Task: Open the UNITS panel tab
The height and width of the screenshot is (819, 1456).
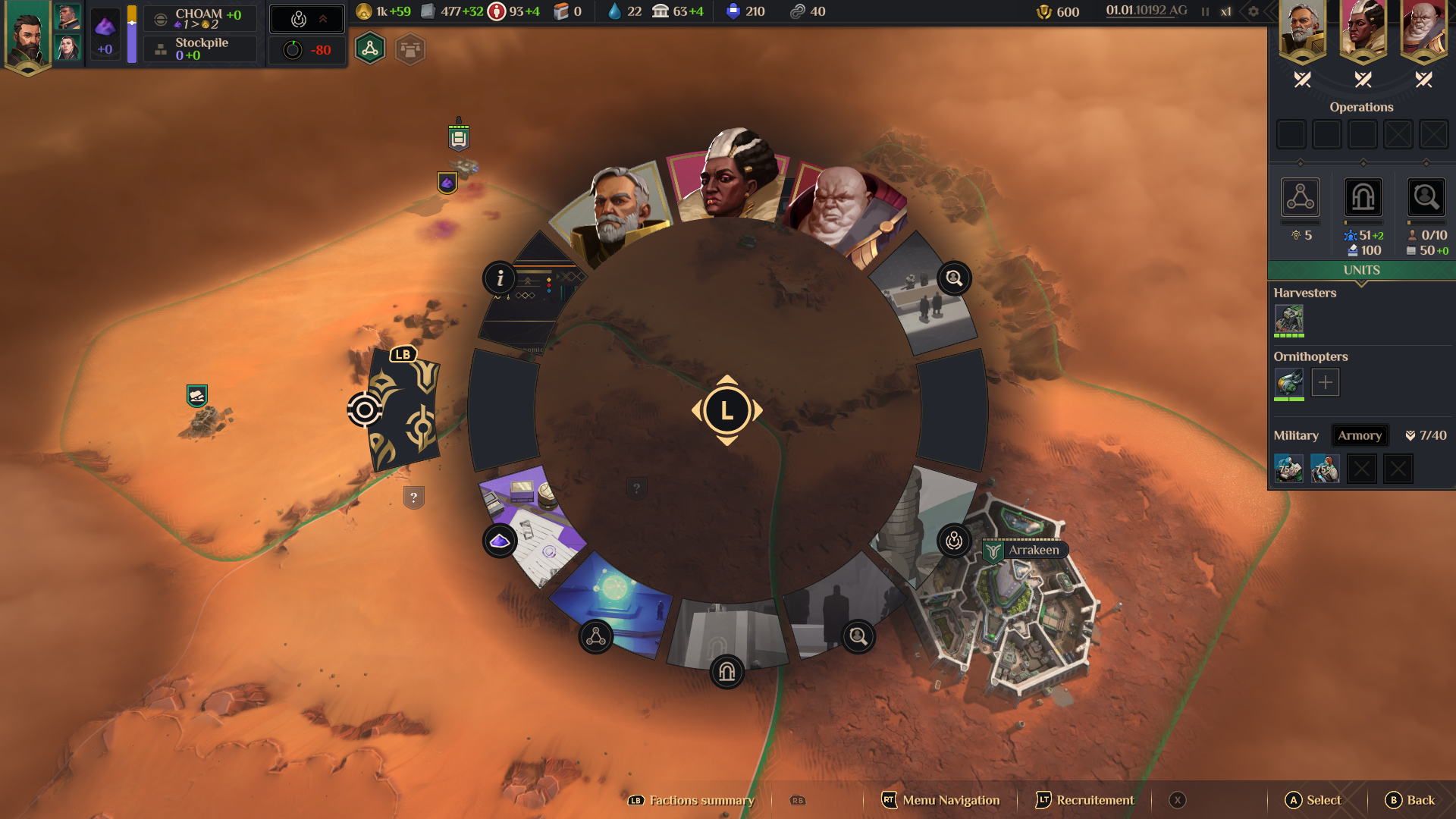Action: [1361, 271]
